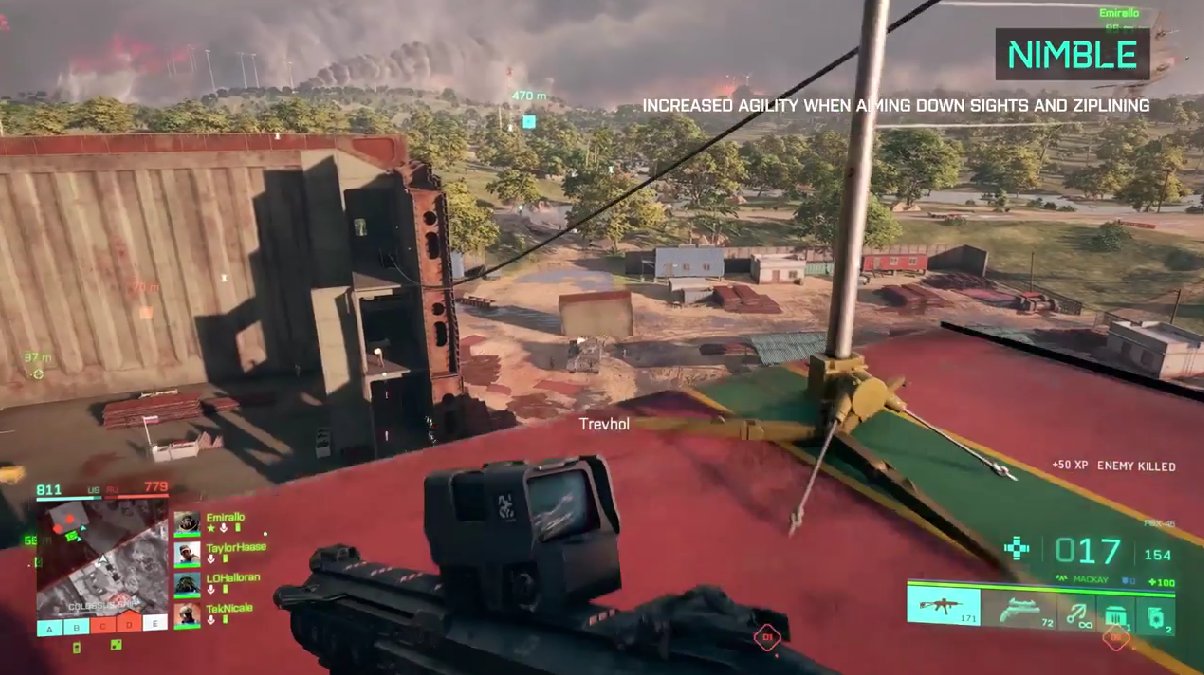Click the 470 m objective marker
Image resolution: width=1204 pixels, height=675 pixels.
pos(528,122)
